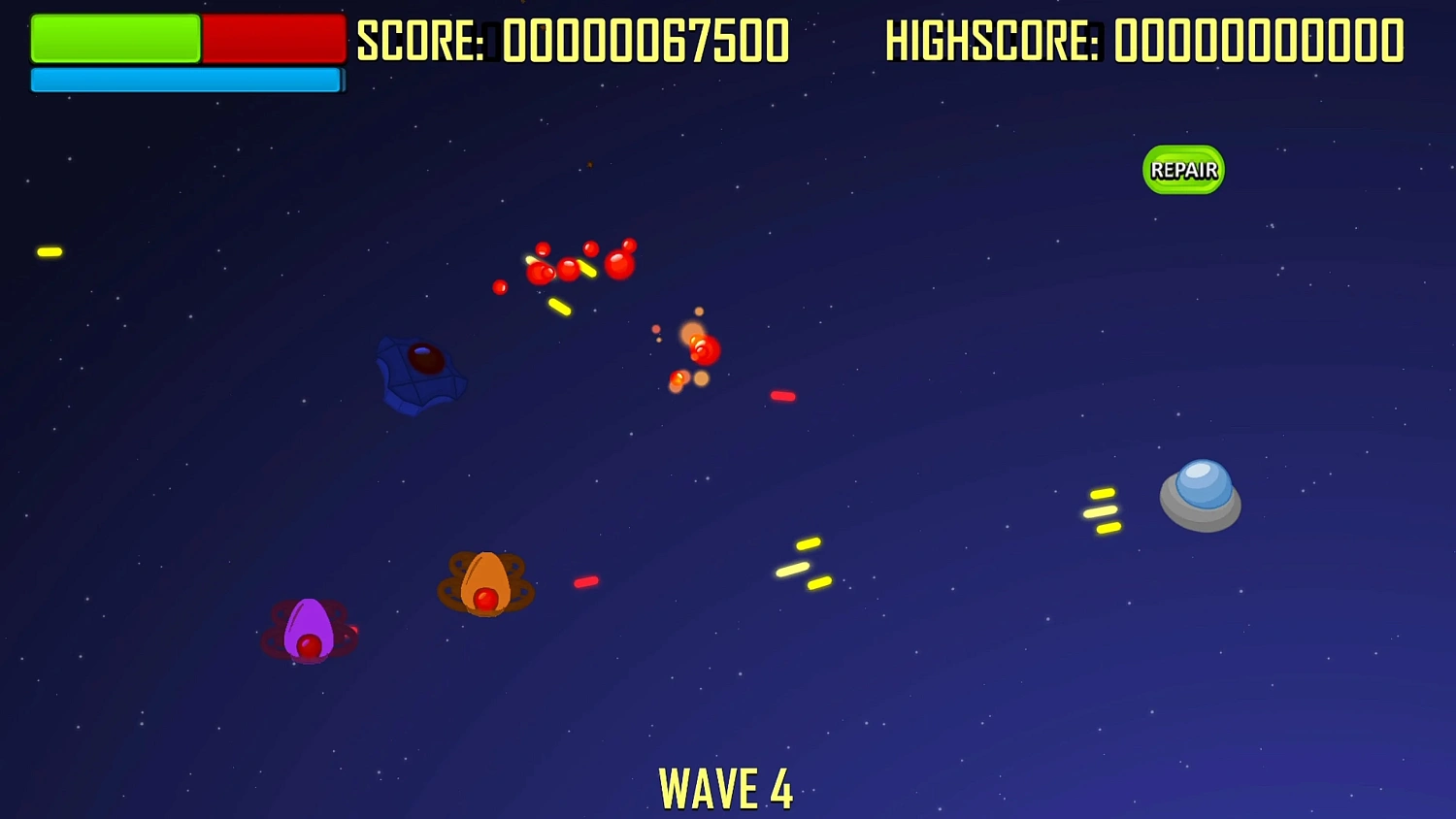Click the lone yellow bullet on left edge
The image size is (1456, 819).
pyautogui.click(x=50, y=251)
